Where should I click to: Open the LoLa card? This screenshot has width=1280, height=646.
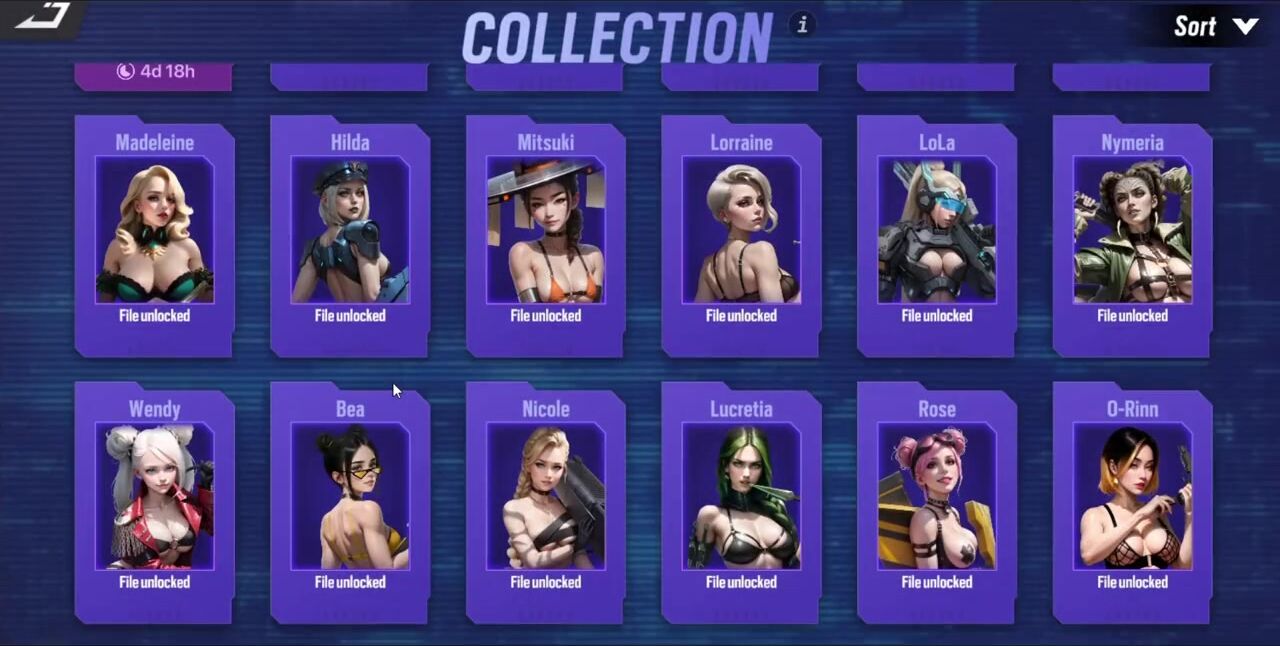[x=937, y=235]
